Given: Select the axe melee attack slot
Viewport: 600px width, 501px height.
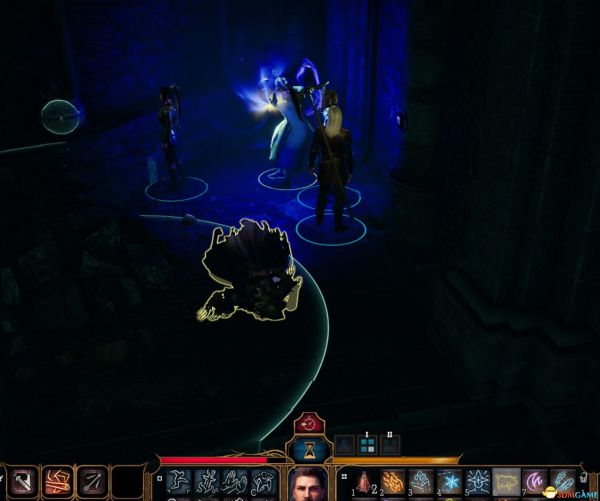Looking at the screenshot, I should coord(24,482).
